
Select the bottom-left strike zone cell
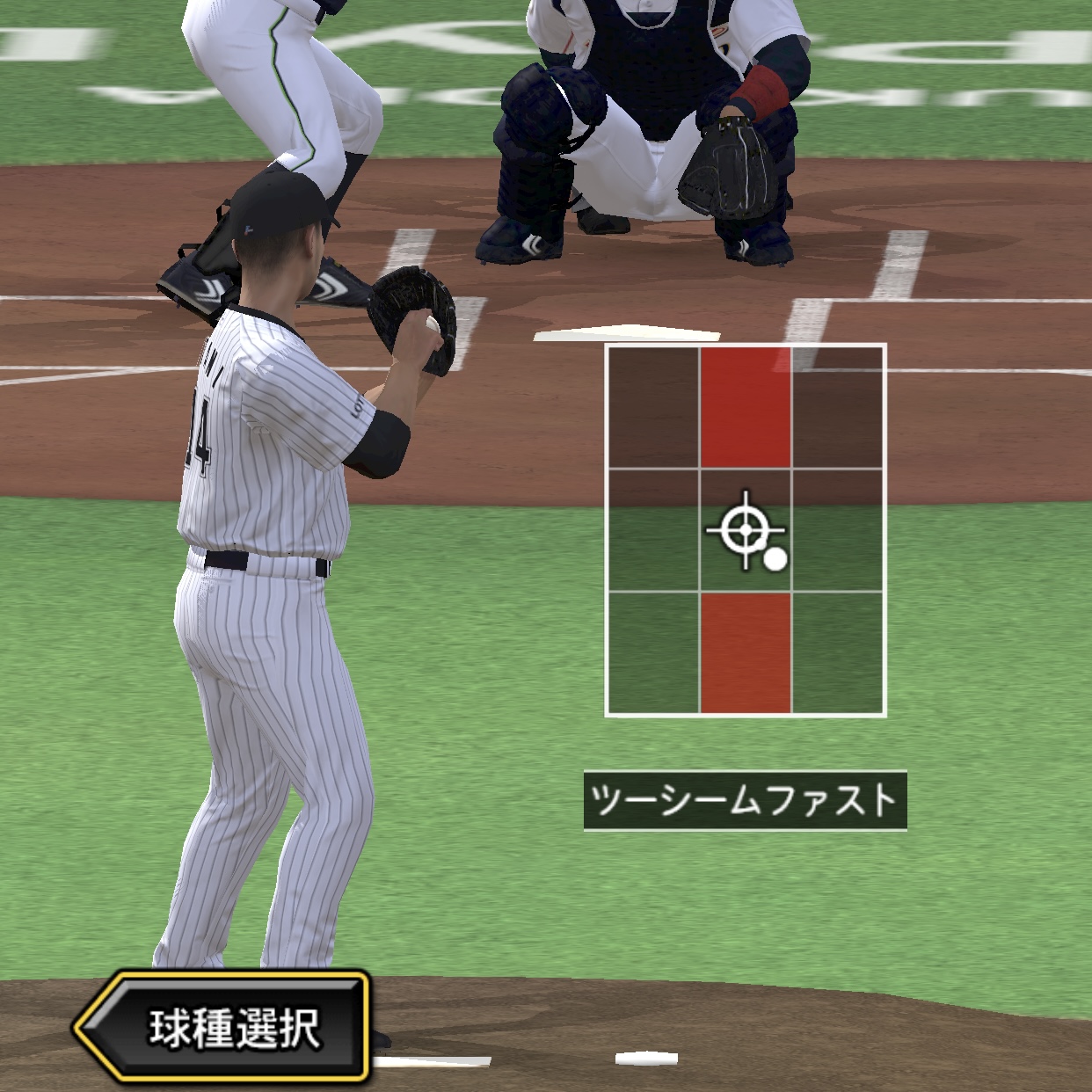click(x=653, y=652)
